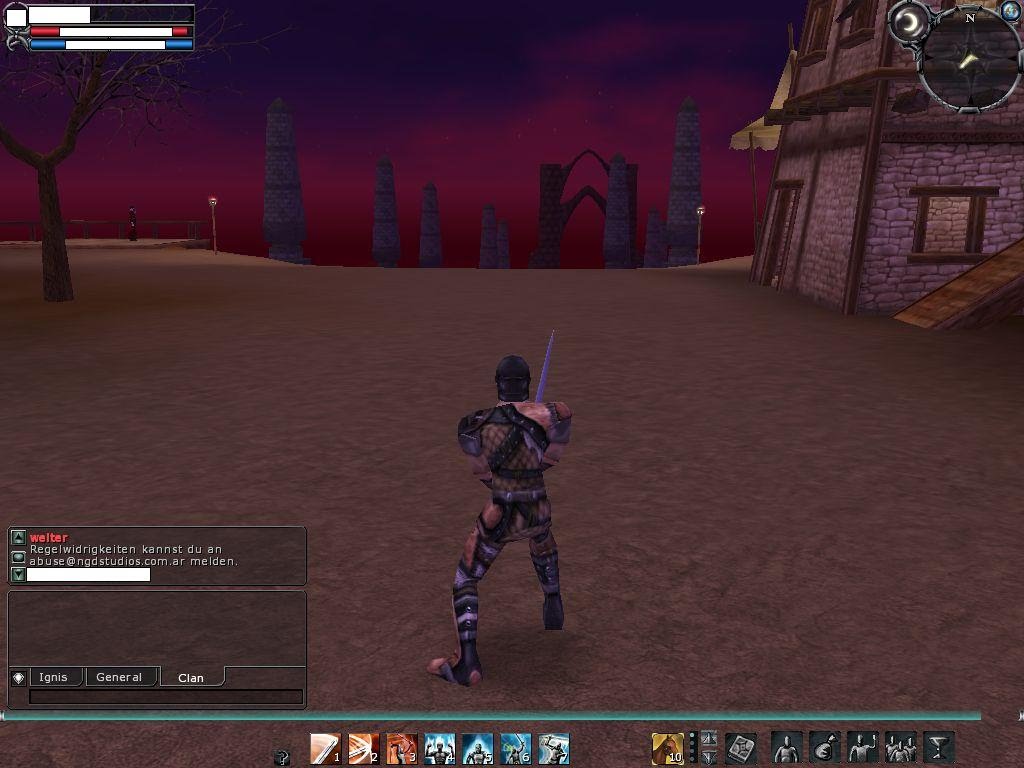
Task: Open the General chat tab
Action: click(119, 677)
